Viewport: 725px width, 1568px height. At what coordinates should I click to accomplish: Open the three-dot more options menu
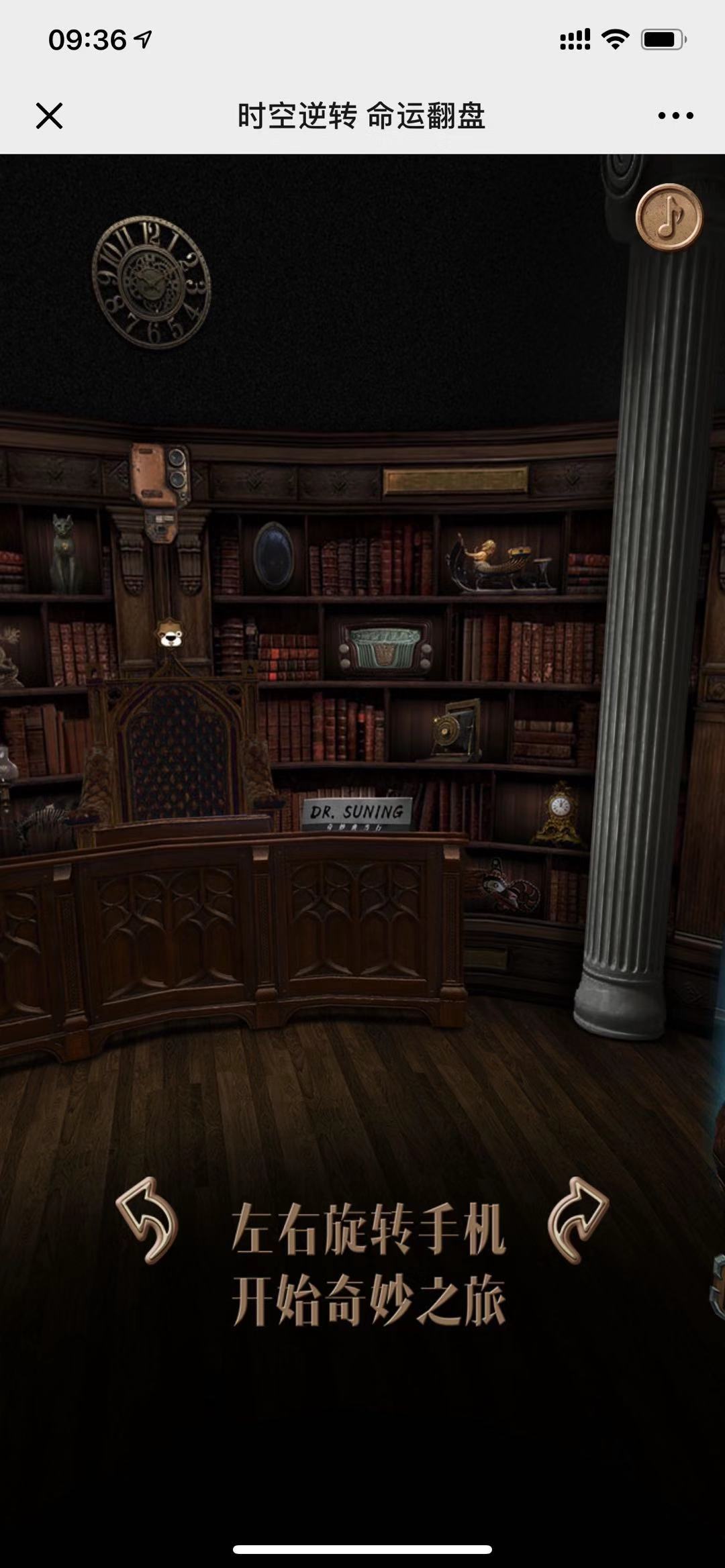click(675, 115)
